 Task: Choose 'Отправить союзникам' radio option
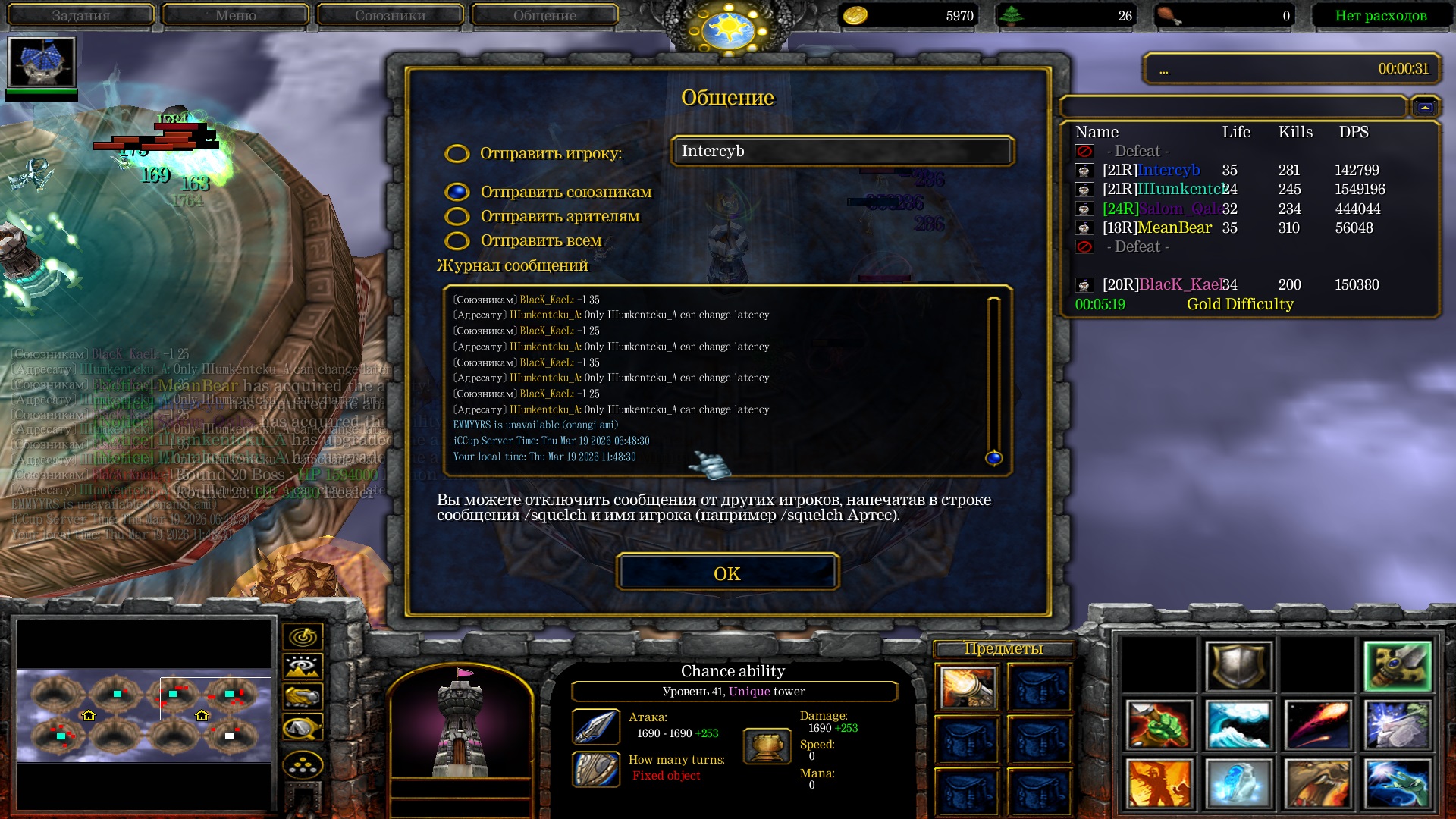457,192
